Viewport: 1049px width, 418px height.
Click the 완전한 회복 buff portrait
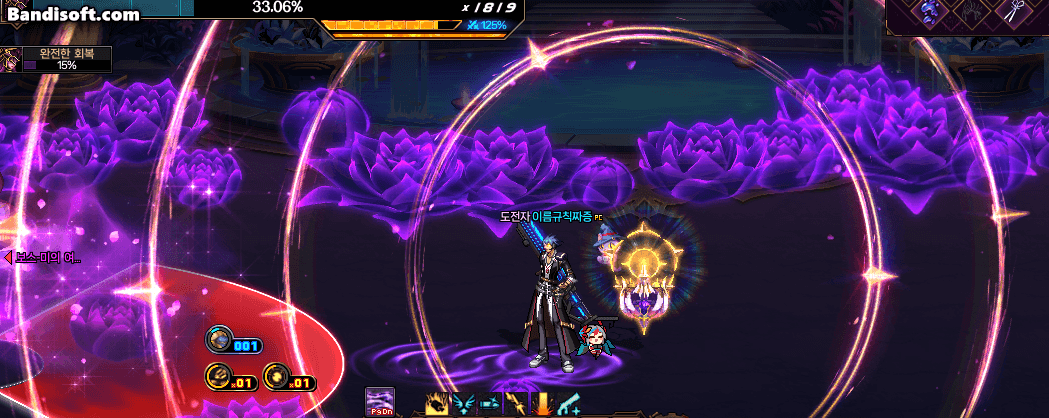(x=11, y=59)
